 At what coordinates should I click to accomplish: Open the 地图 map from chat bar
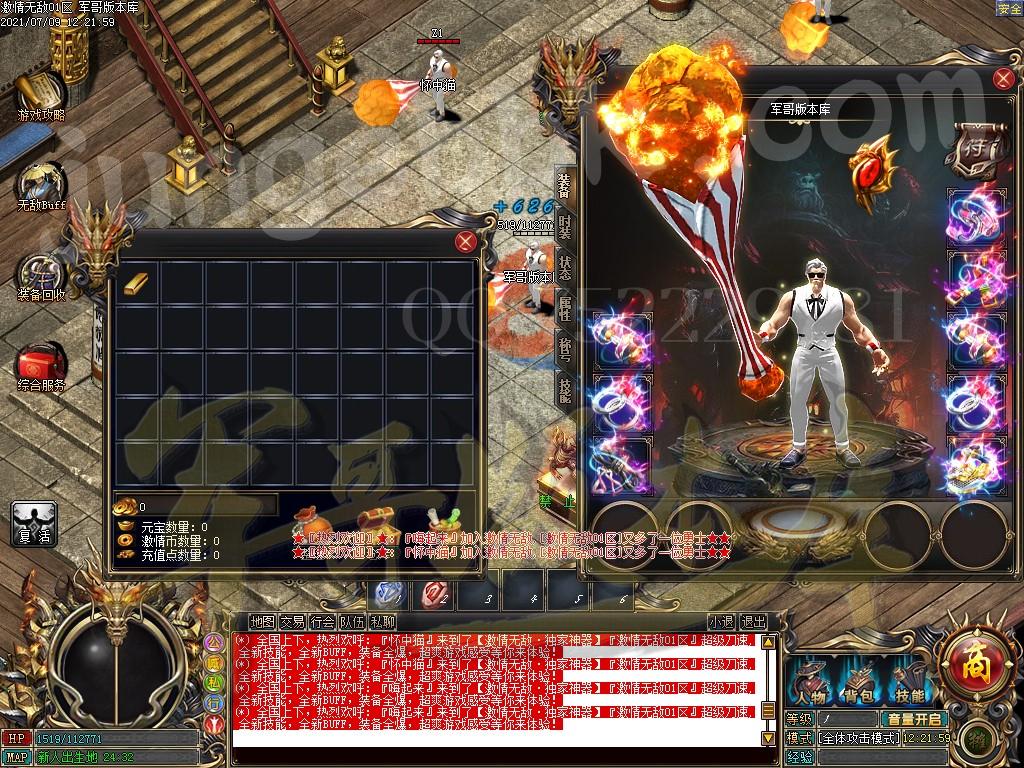(x=262, y=621)
